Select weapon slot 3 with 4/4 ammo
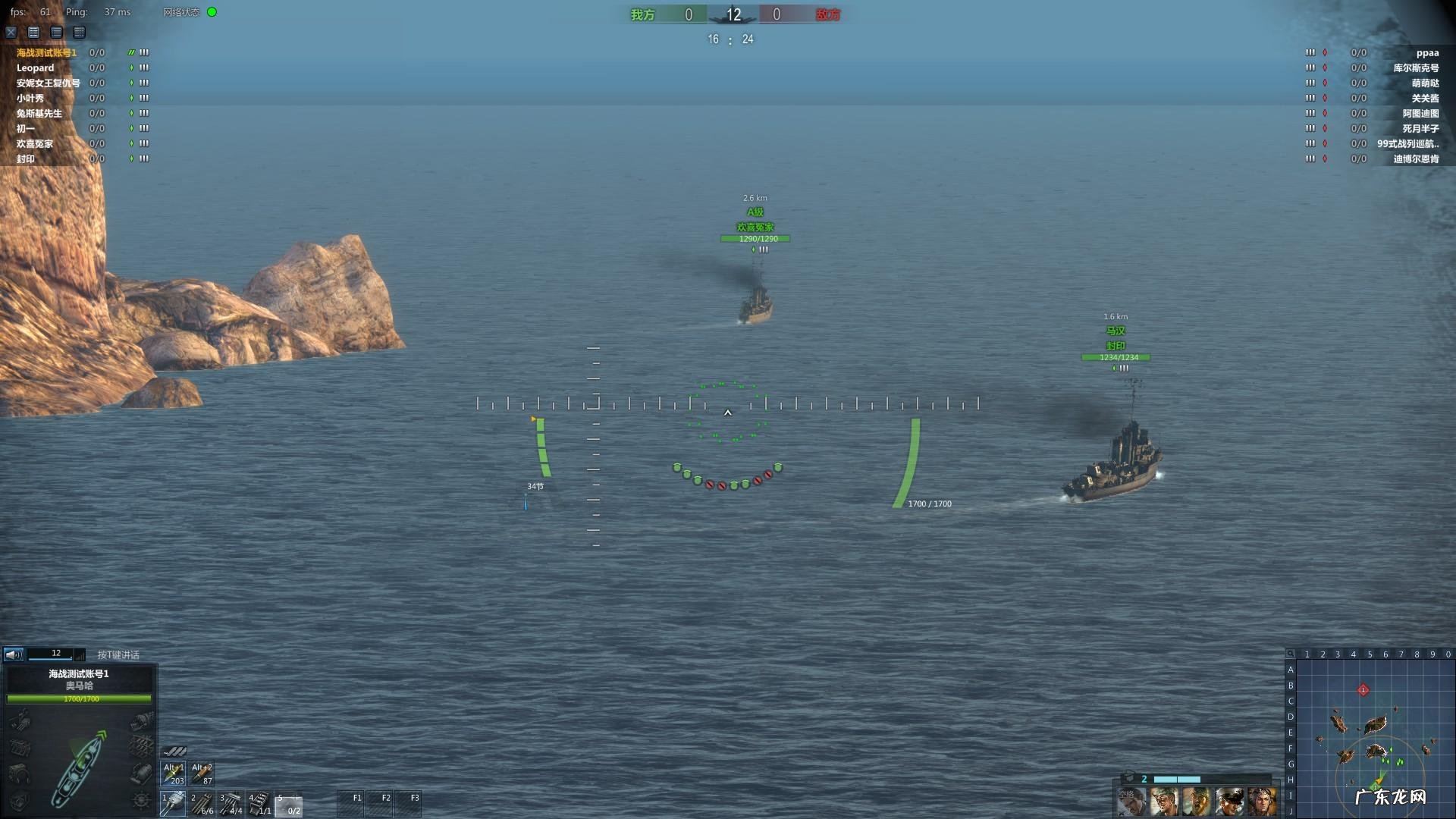This screenshot has height=819, width=1456. [231, 803]
